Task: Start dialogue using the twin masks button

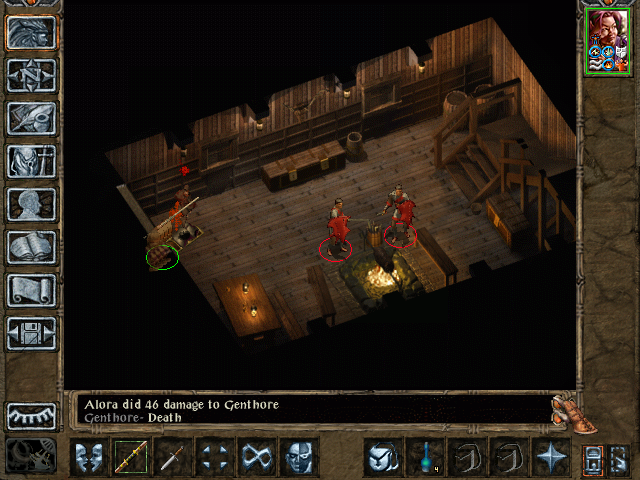Action: [88, 457]
